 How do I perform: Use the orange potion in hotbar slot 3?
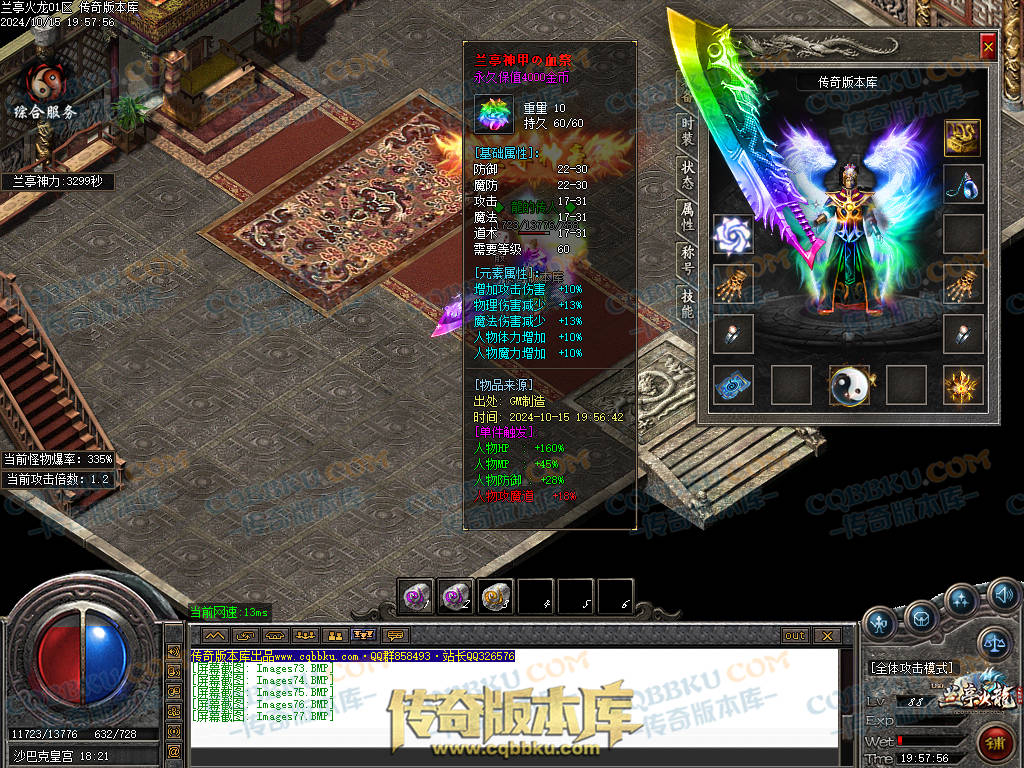coord(496,597)
